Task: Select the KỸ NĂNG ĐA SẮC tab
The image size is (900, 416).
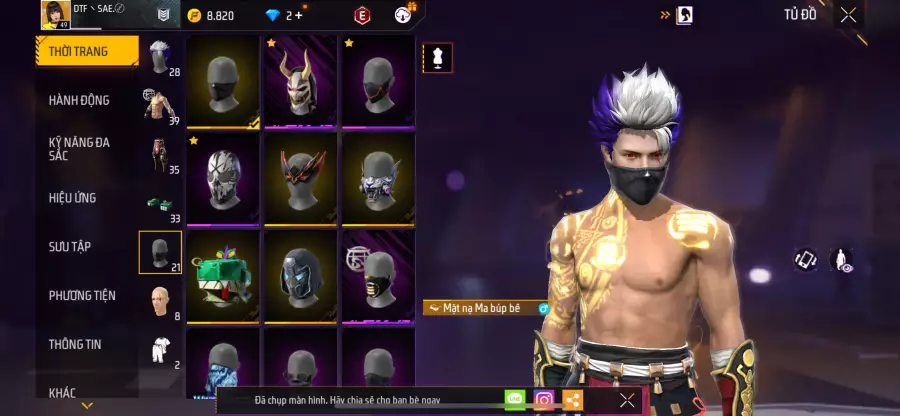Action: [x=80, y=149]
